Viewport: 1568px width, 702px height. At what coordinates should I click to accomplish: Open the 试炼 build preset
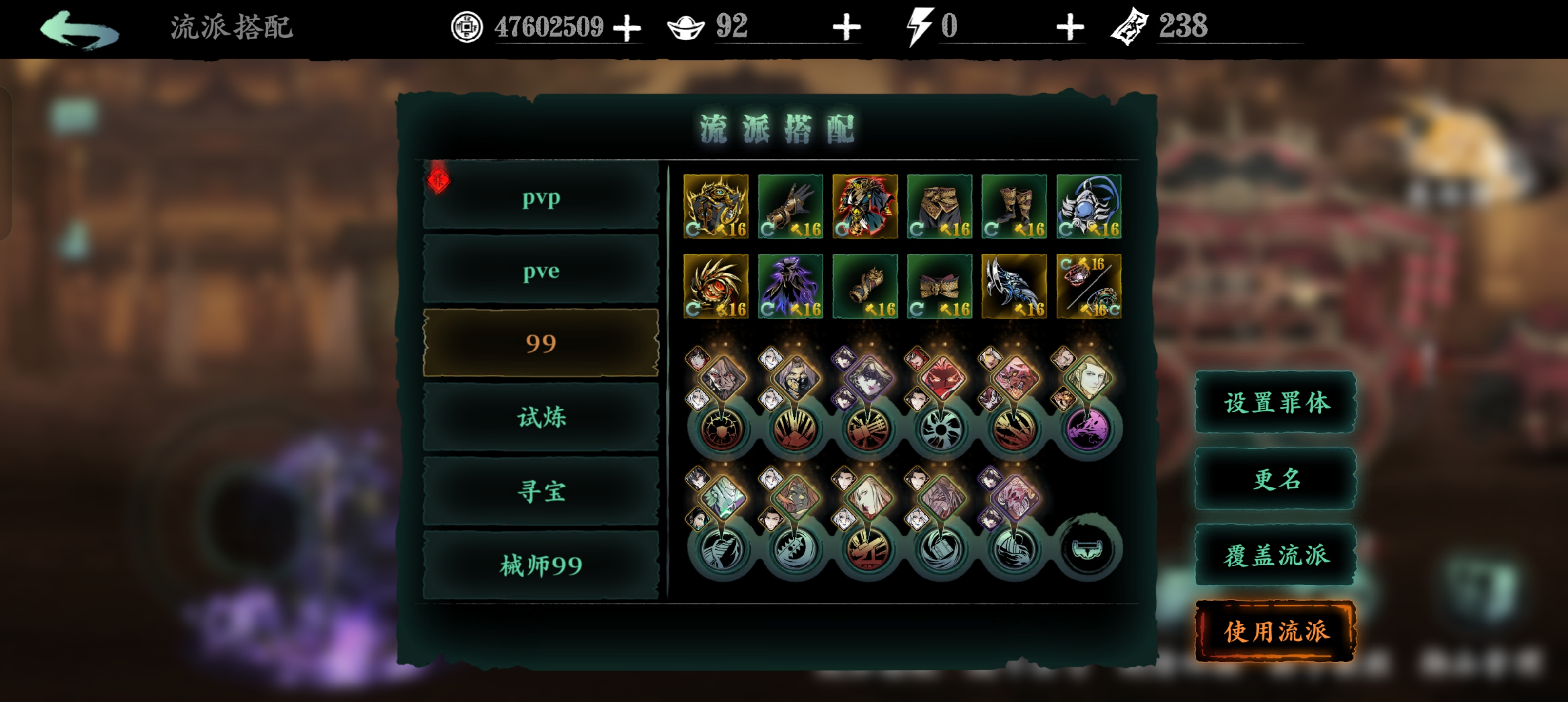[541, 418]
